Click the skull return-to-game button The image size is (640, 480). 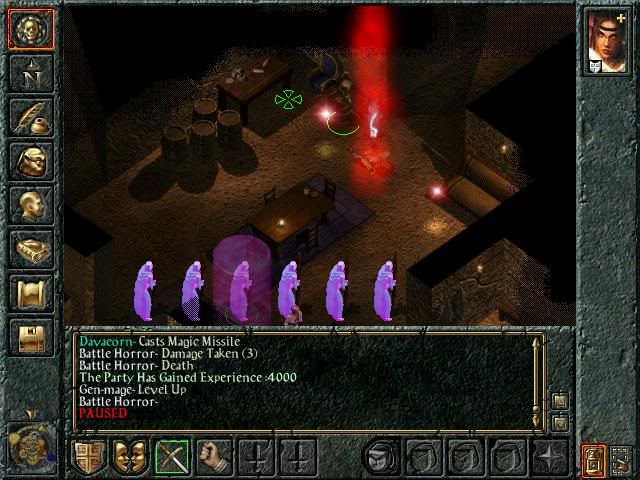point(30,28)
